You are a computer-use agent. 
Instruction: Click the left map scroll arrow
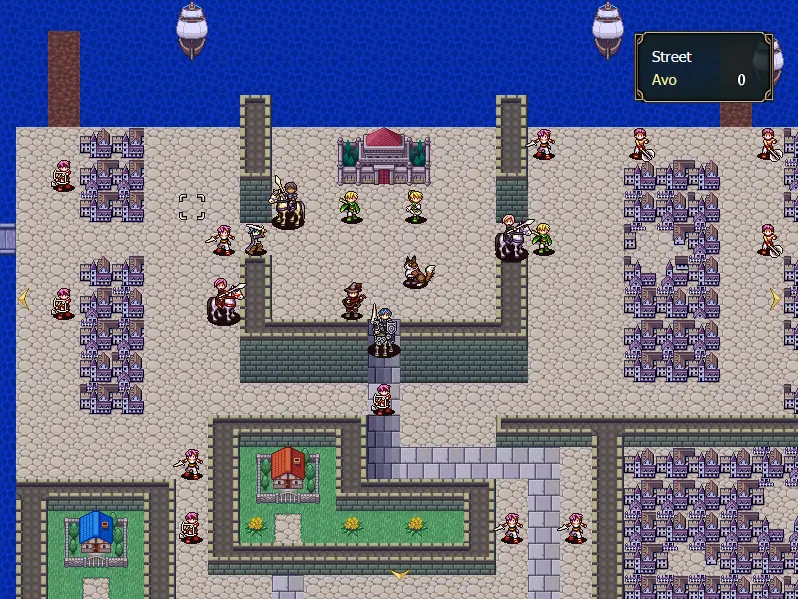coord(24,297)
